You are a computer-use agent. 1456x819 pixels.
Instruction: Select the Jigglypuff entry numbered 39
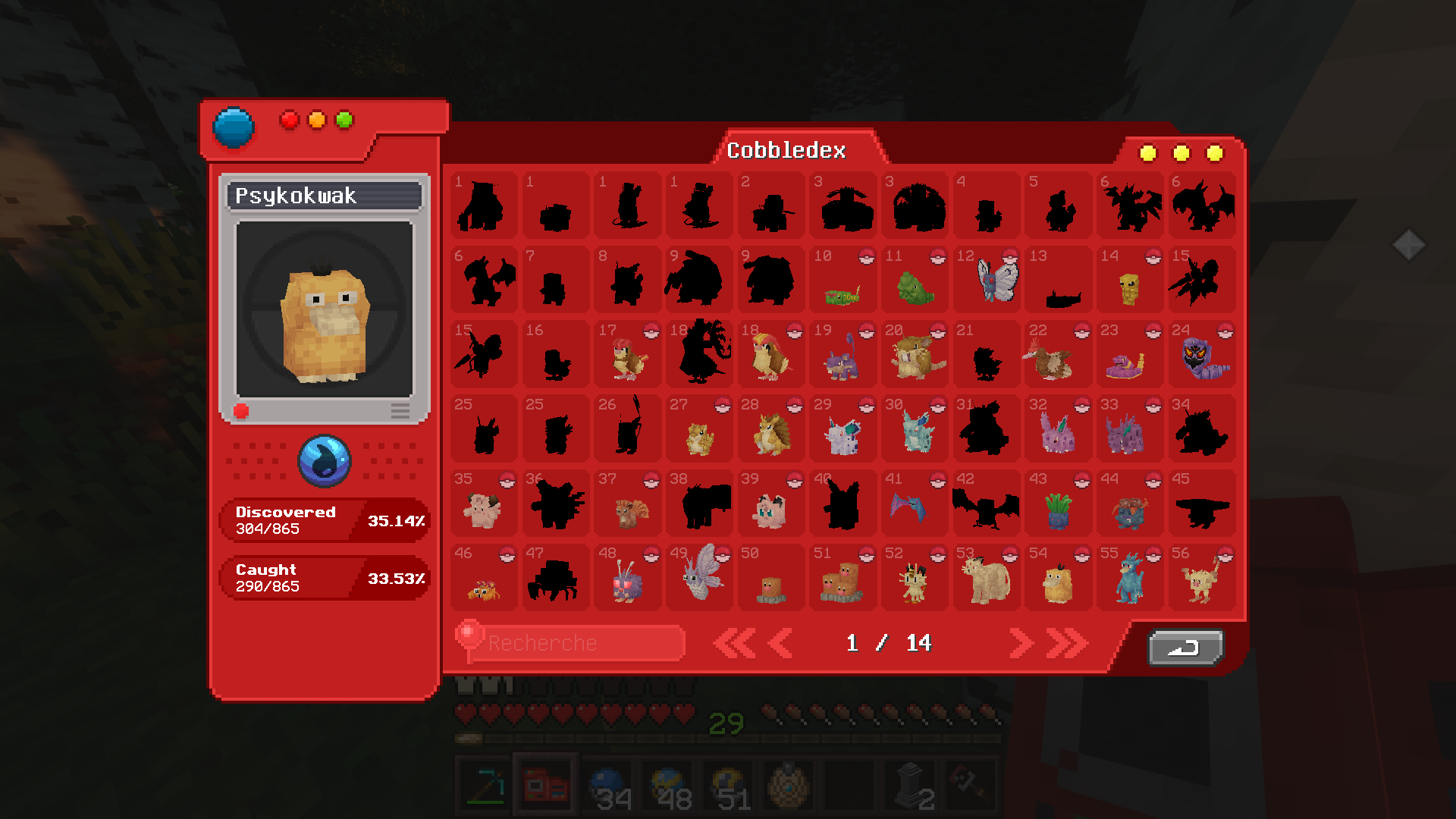click(x=770, y=507)
